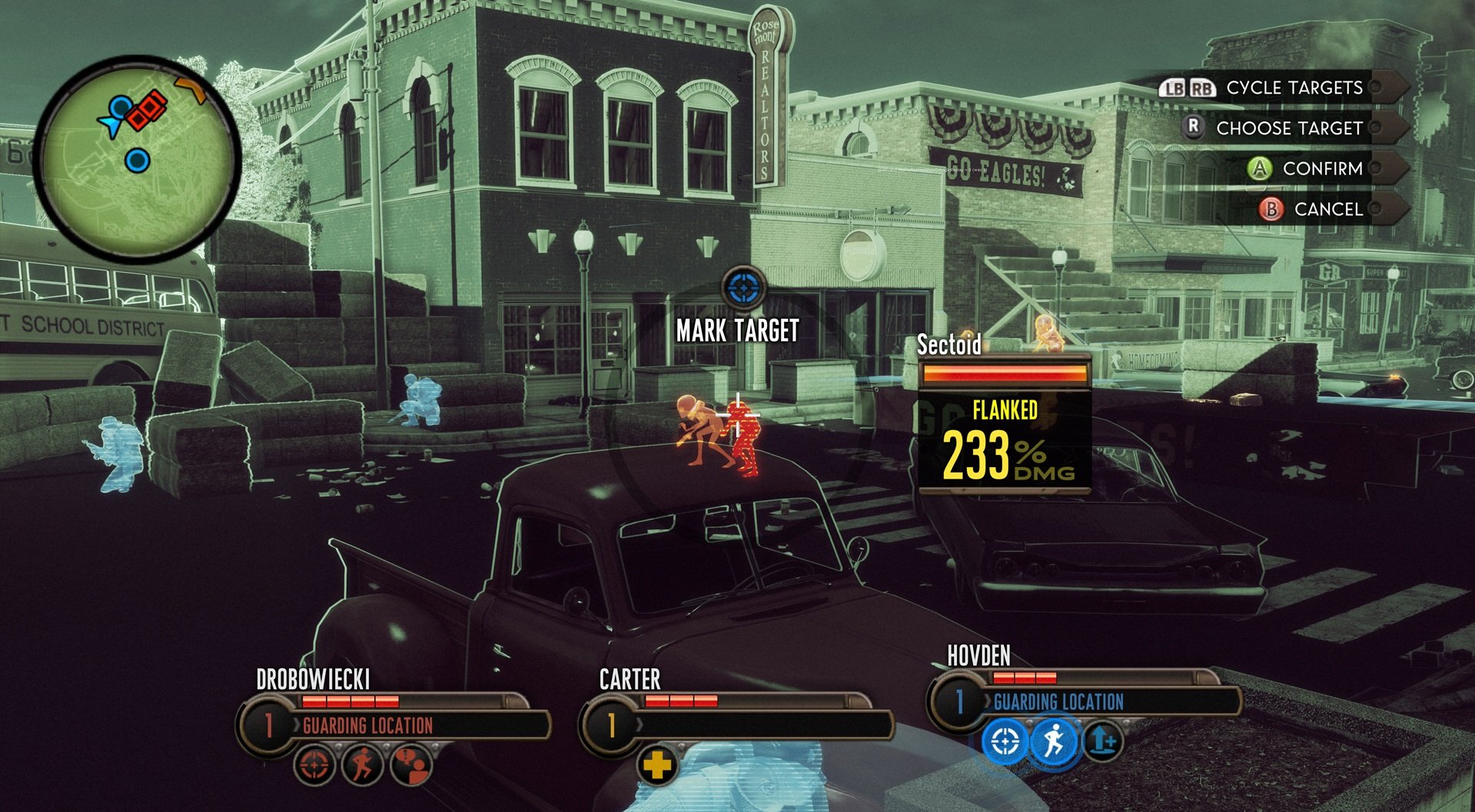Use Drobowiecki's taunt speech-bubble ability
The height and width of the screenshot is (812, 1475).
412,766
